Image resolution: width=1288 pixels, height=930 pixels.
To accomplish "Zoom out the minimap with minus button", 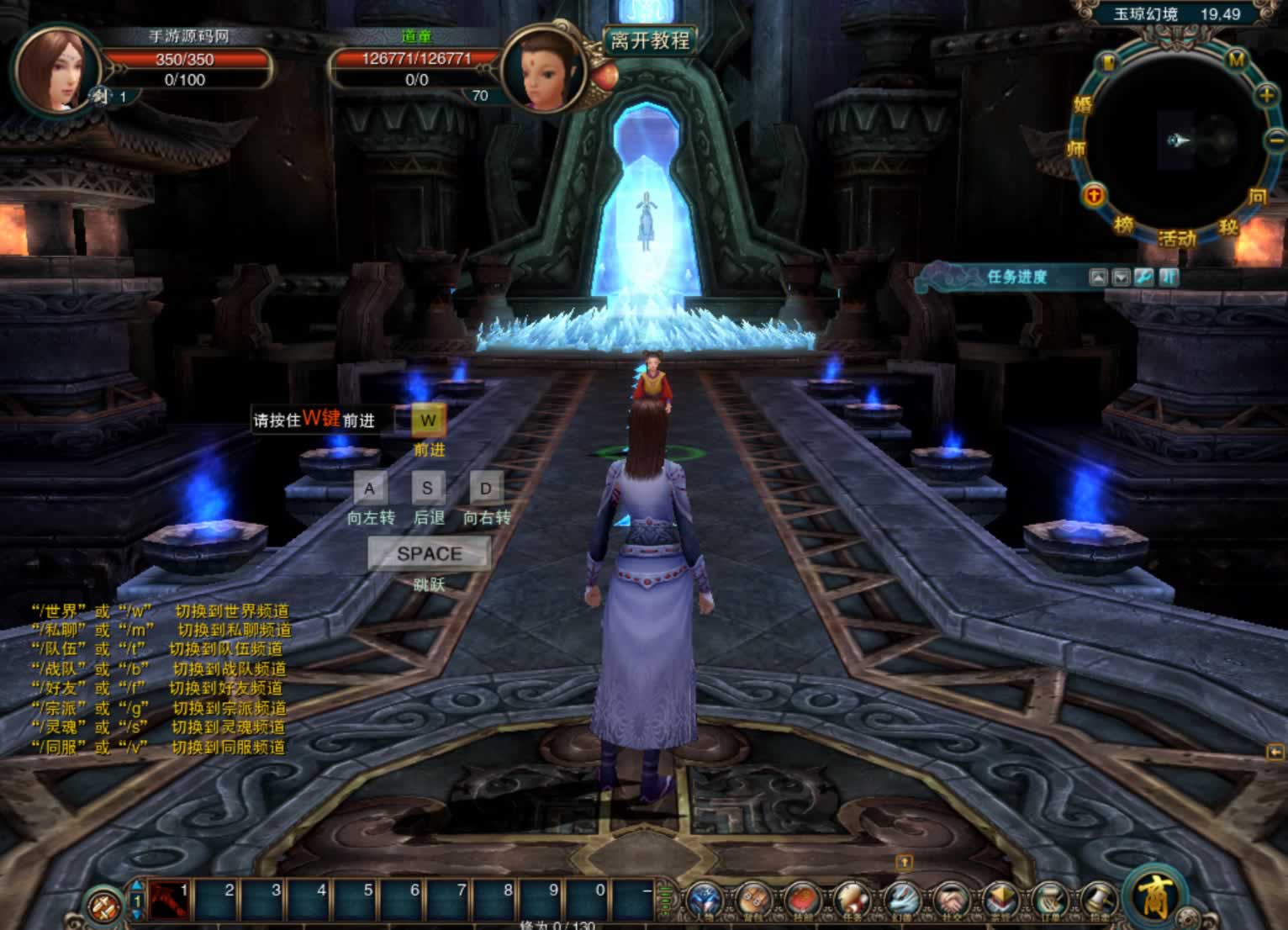I will (x=1275, y=139).
